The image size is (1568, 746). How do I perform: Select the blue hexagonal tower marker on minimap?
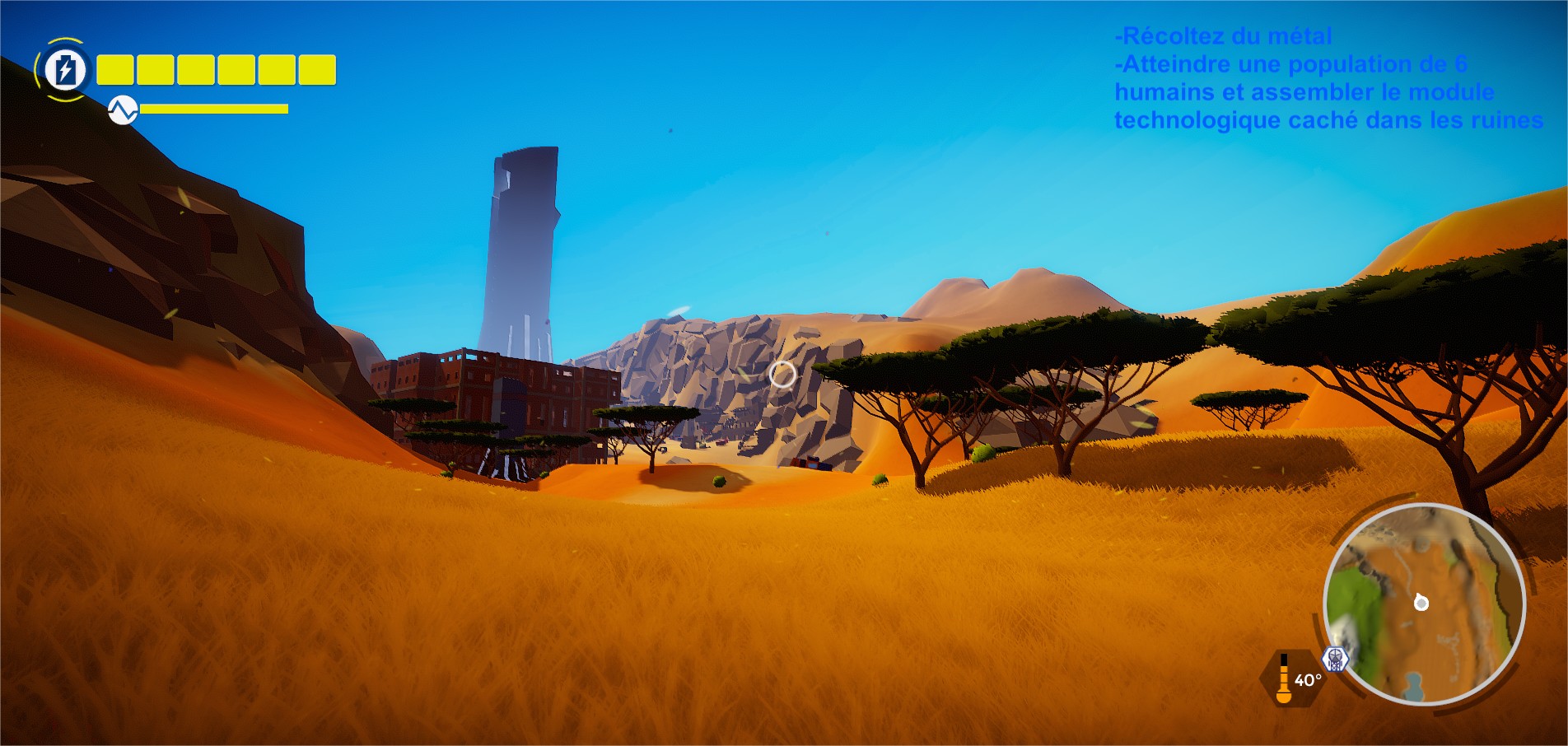click(1335, 658)
